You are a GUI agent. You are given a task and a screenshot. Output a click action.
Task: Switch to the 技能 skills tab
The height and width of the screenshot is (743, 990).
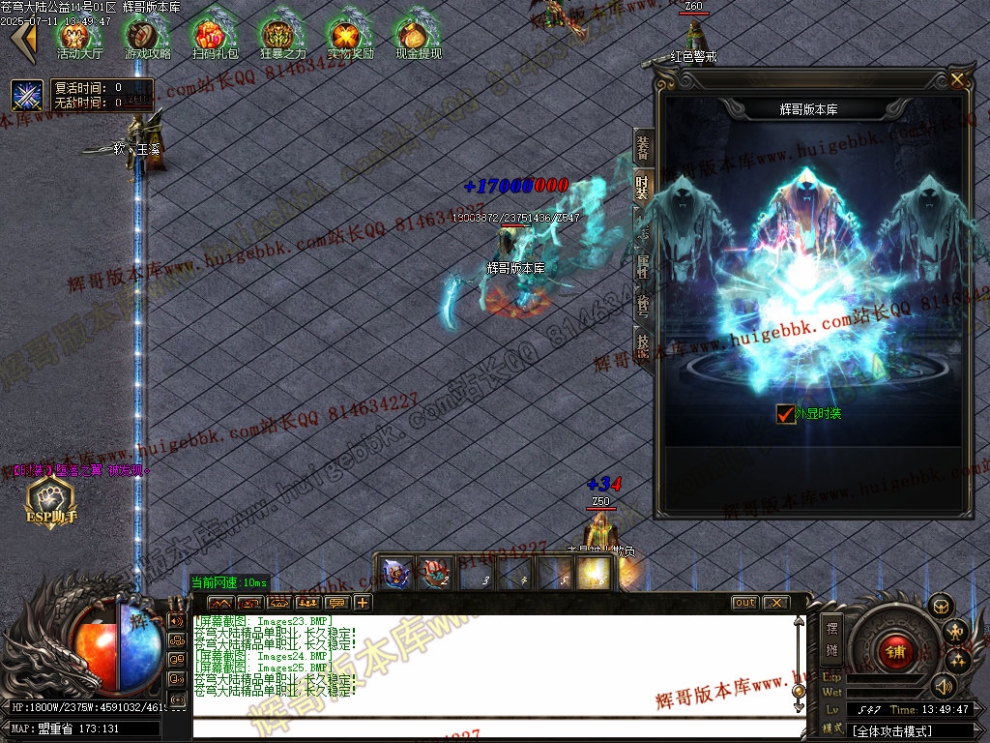(643, 343)
